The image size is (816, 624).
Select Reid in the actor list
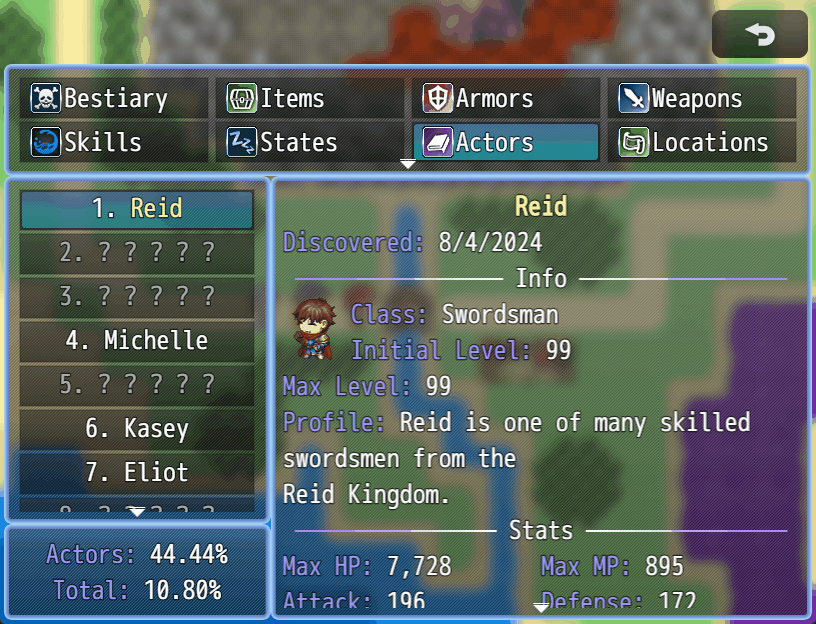coord(137,209)
